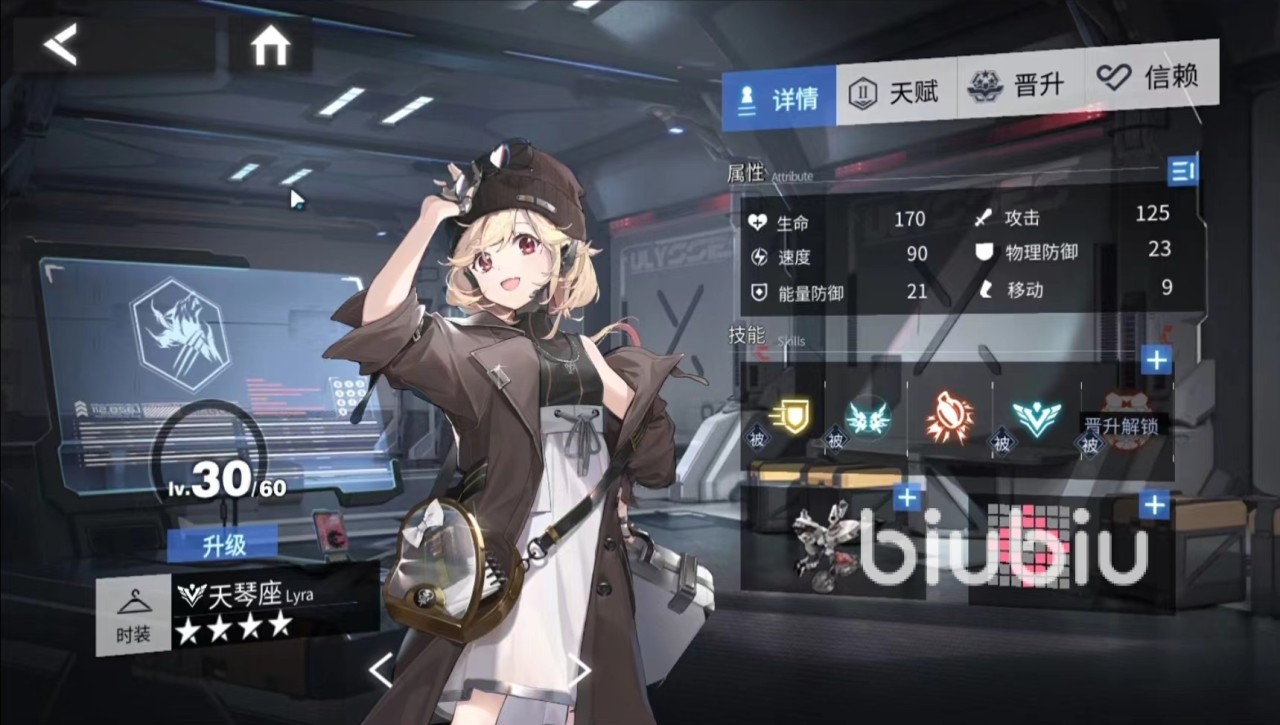
Task: Switch to the 详情 details tab
Action: (779, 97)
